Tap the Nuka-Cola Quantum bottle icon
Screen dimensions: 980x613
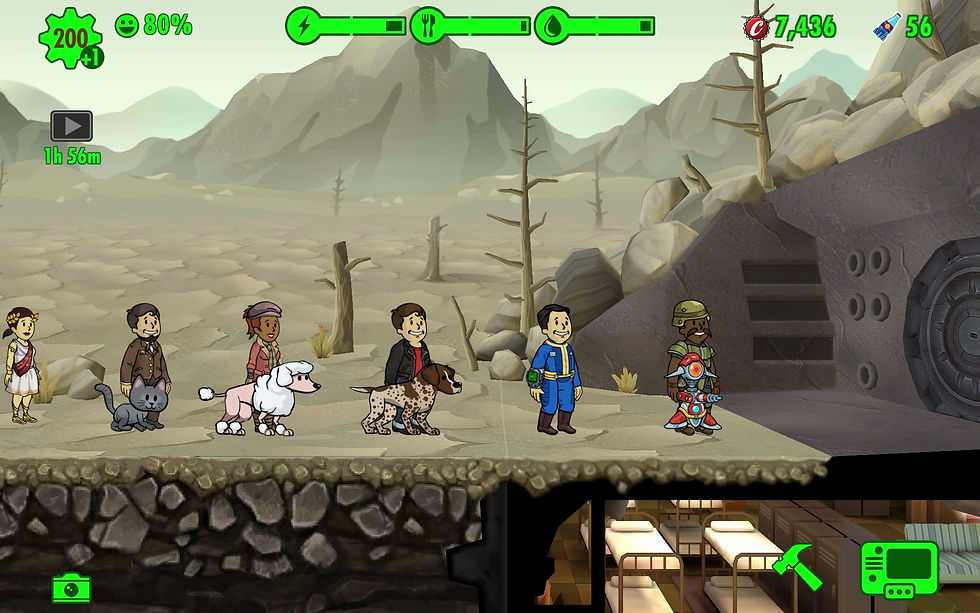point(887,27)
